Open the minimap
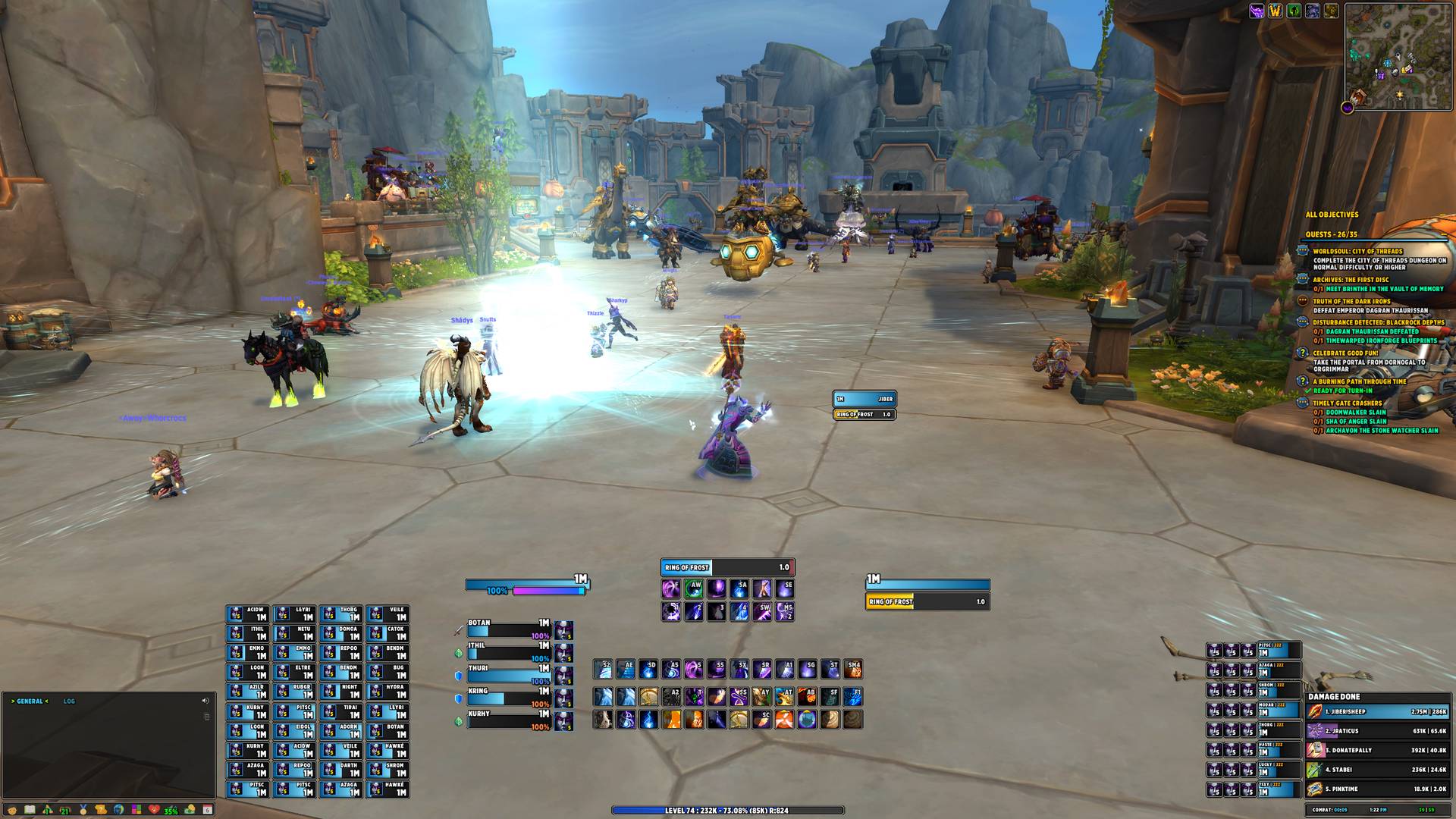1456x819 pixels. click(x=1398, y=56)
